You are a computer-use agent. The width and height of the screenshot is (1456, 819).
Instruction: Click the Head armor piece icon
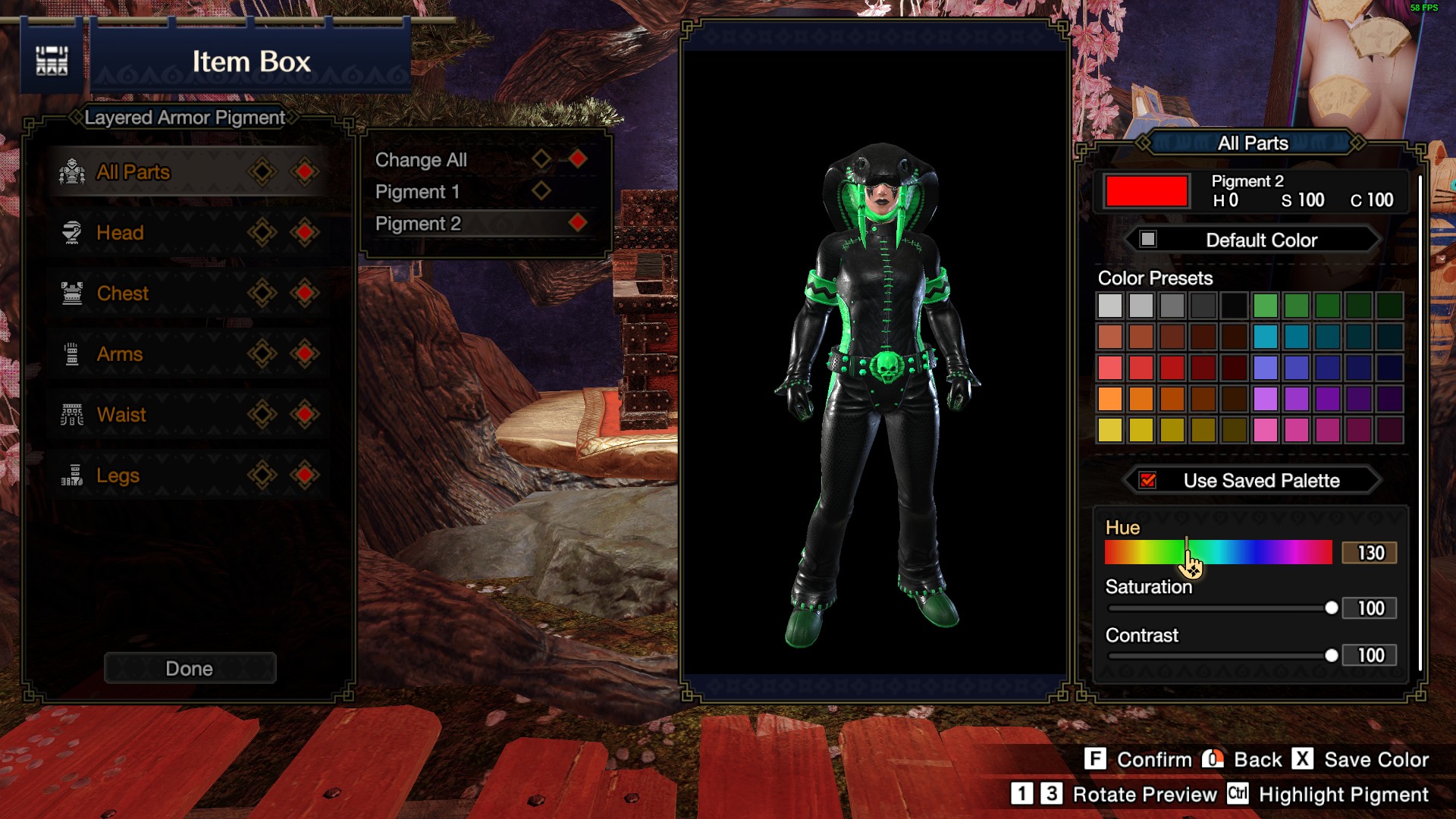[73, 231]
